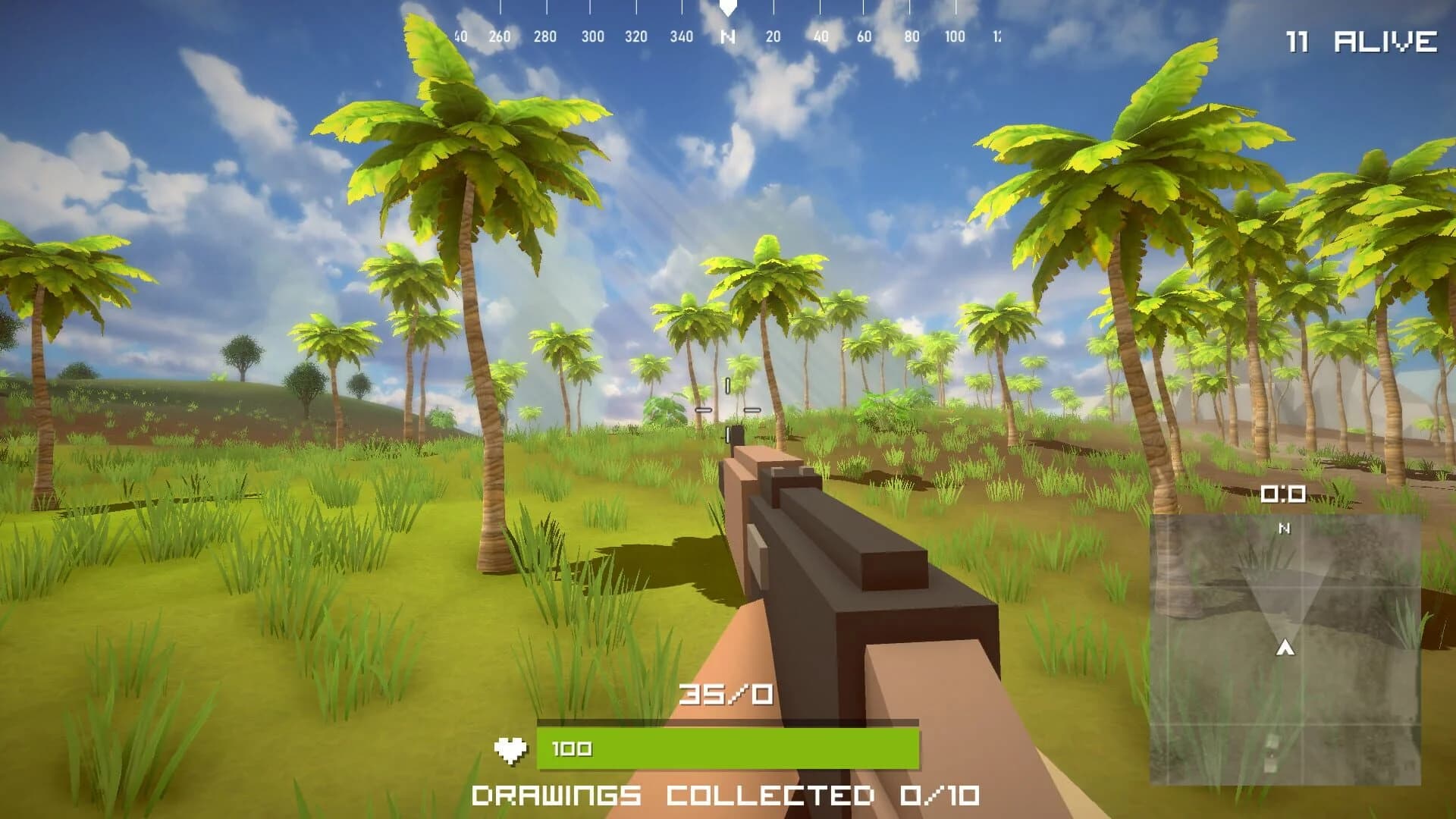1456x819 pixels.
Task: Click the heart icon beside the health bar
Action: [512, 748]
